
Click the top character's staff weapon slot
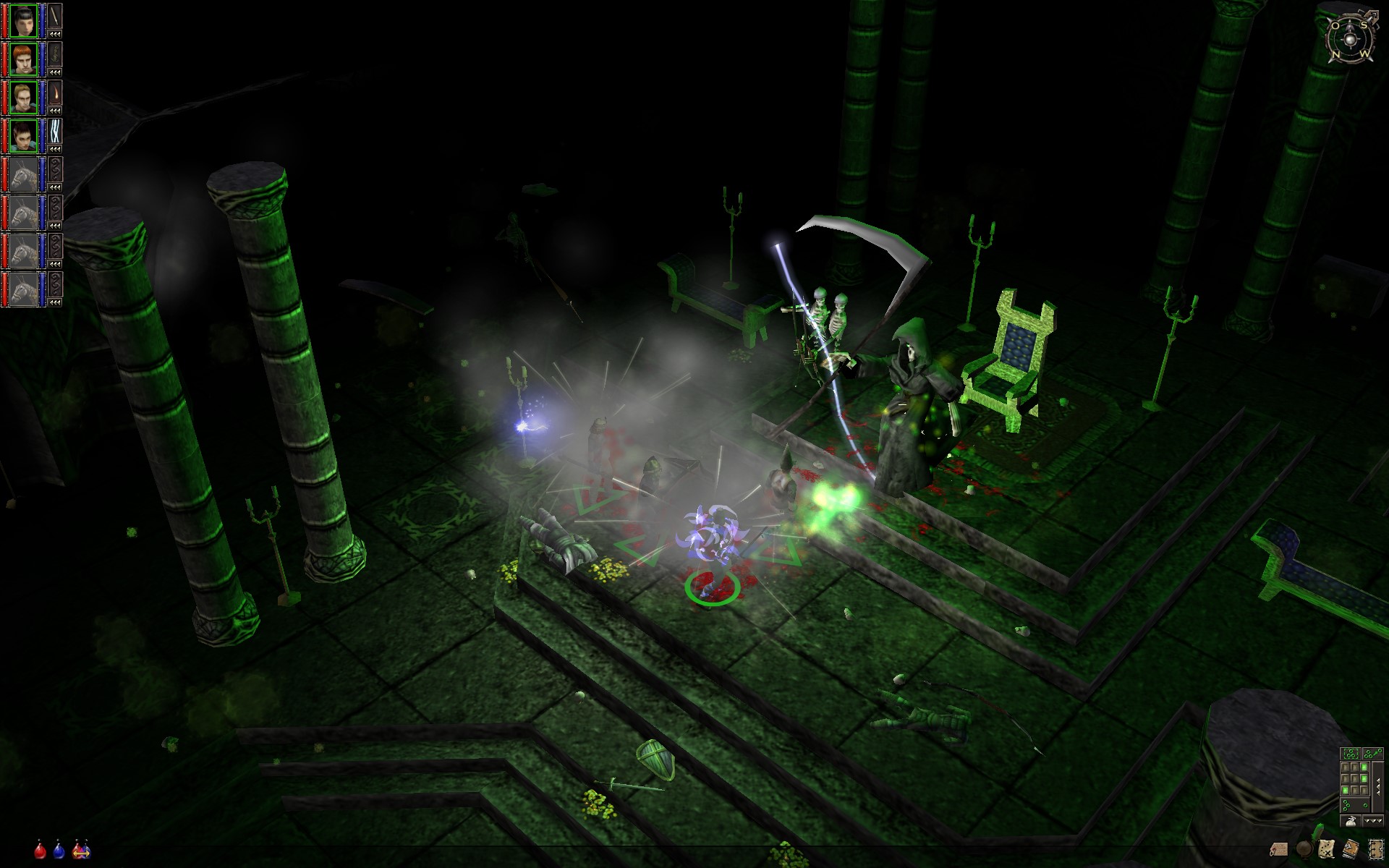(x=55, y=15)
